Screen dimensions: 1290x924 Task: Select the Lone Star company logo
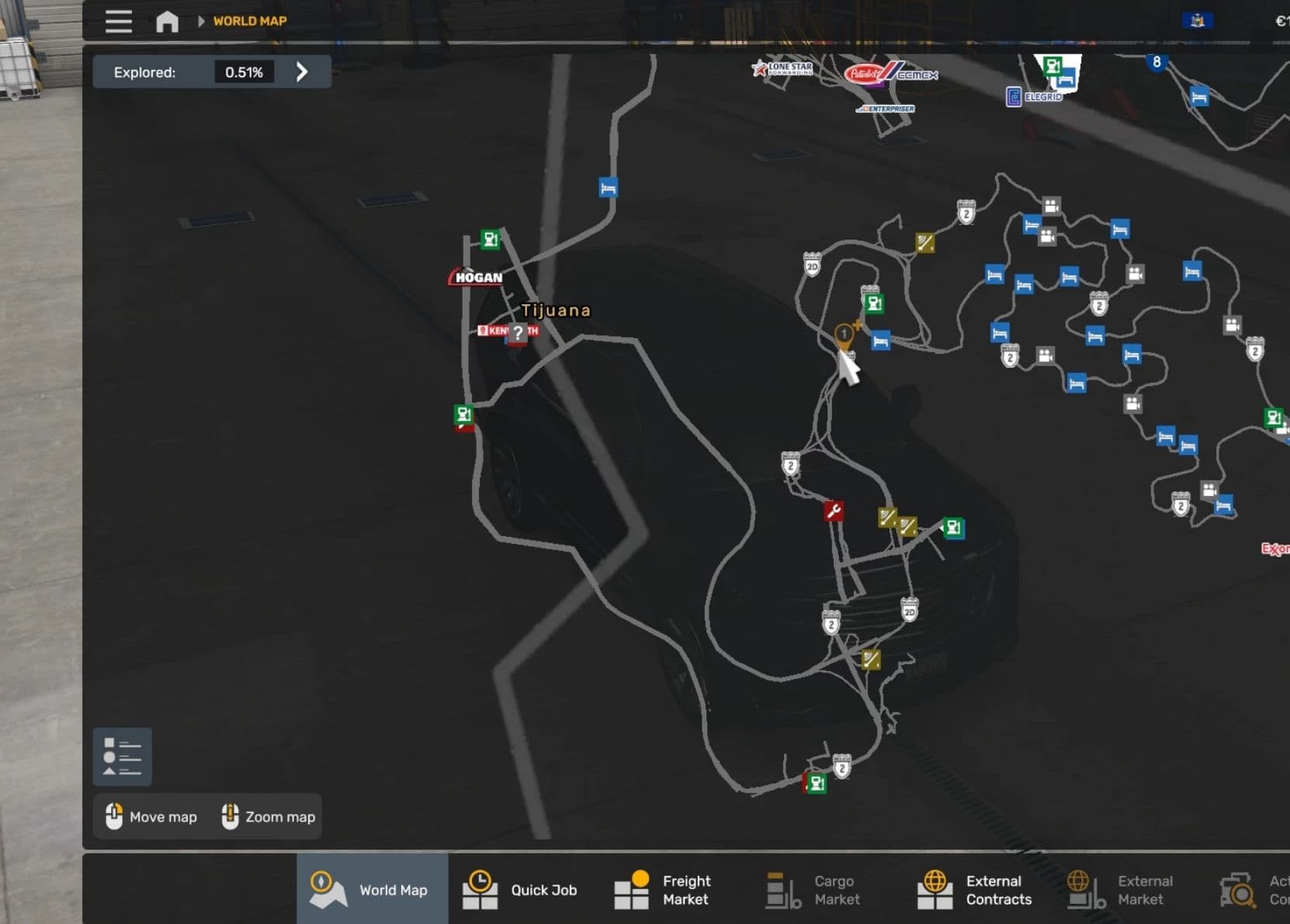coord(782,68)
